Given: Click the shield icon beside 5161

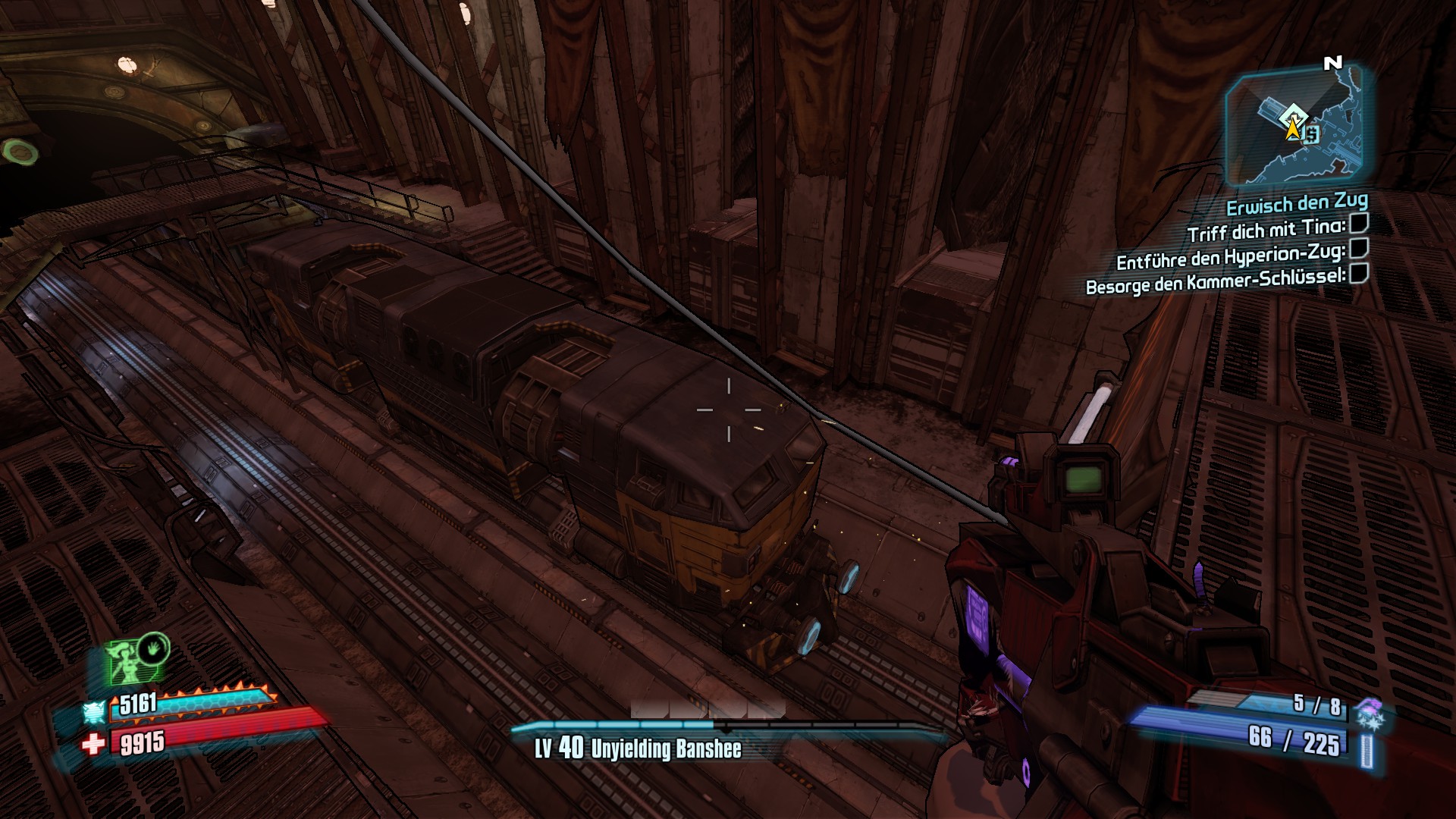Looking at the screenshot, I should point(95,711).
